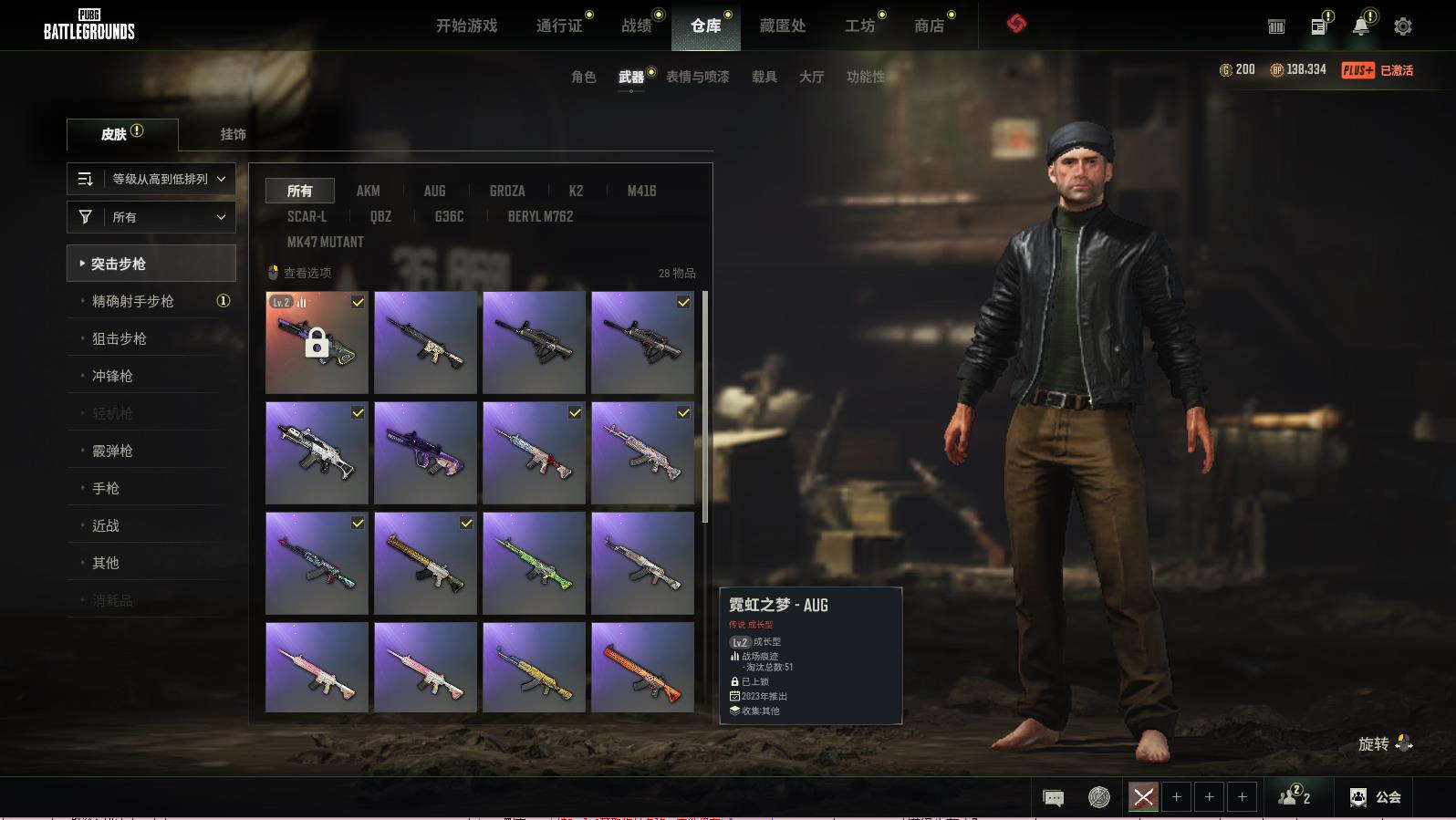Open the 公会 guild panel

(1377, 797)
